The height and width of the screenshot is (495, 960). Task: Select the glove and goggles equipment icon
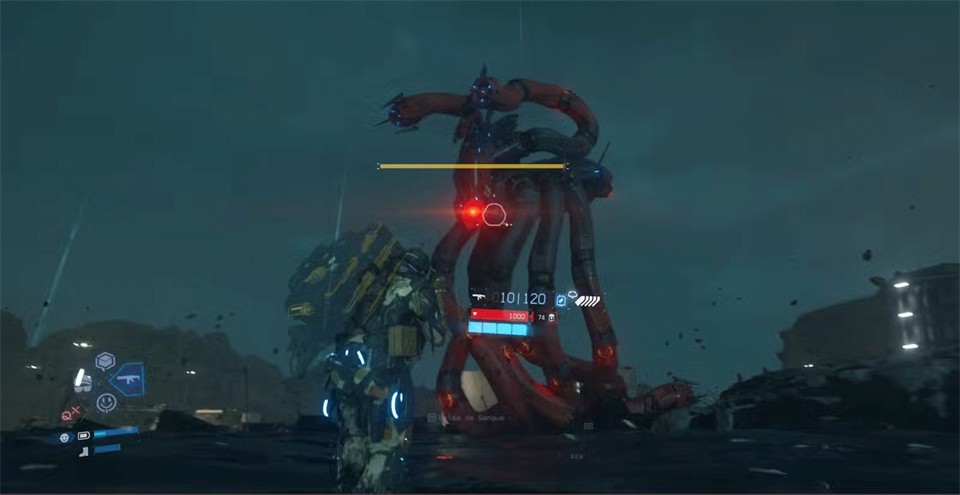(x=84, y=381)
